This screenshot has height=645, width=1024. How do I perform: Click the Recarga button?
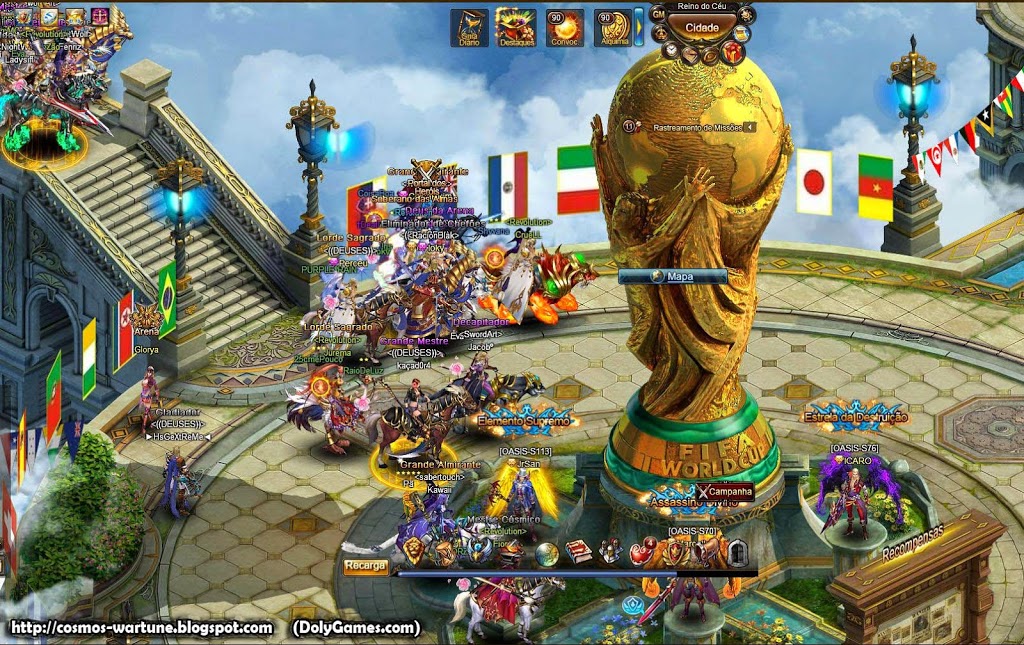point(365,566)
